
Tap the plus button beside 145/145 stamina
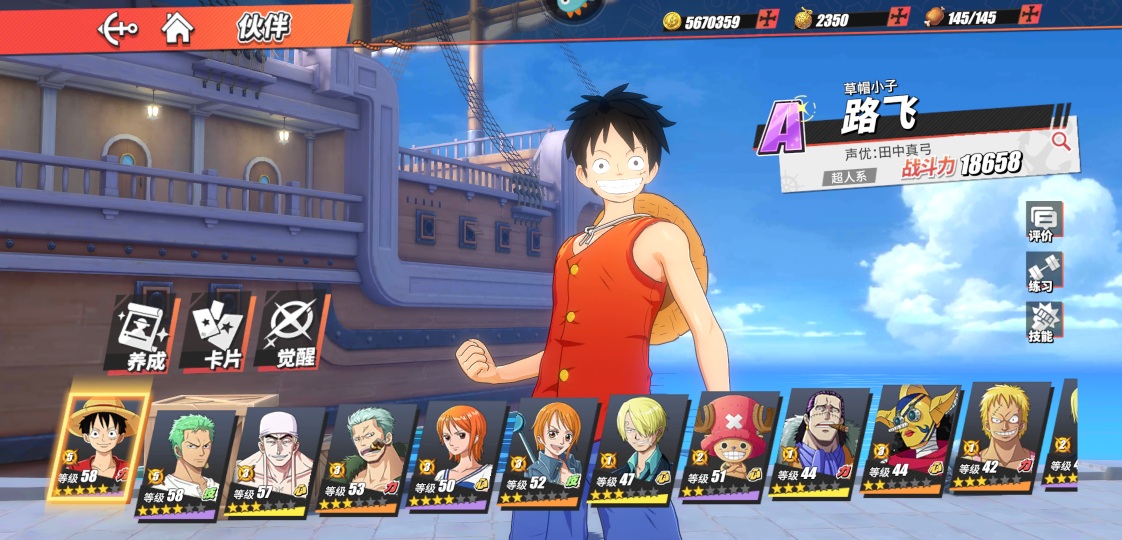pyautogui.click(x=1030, y=15)
